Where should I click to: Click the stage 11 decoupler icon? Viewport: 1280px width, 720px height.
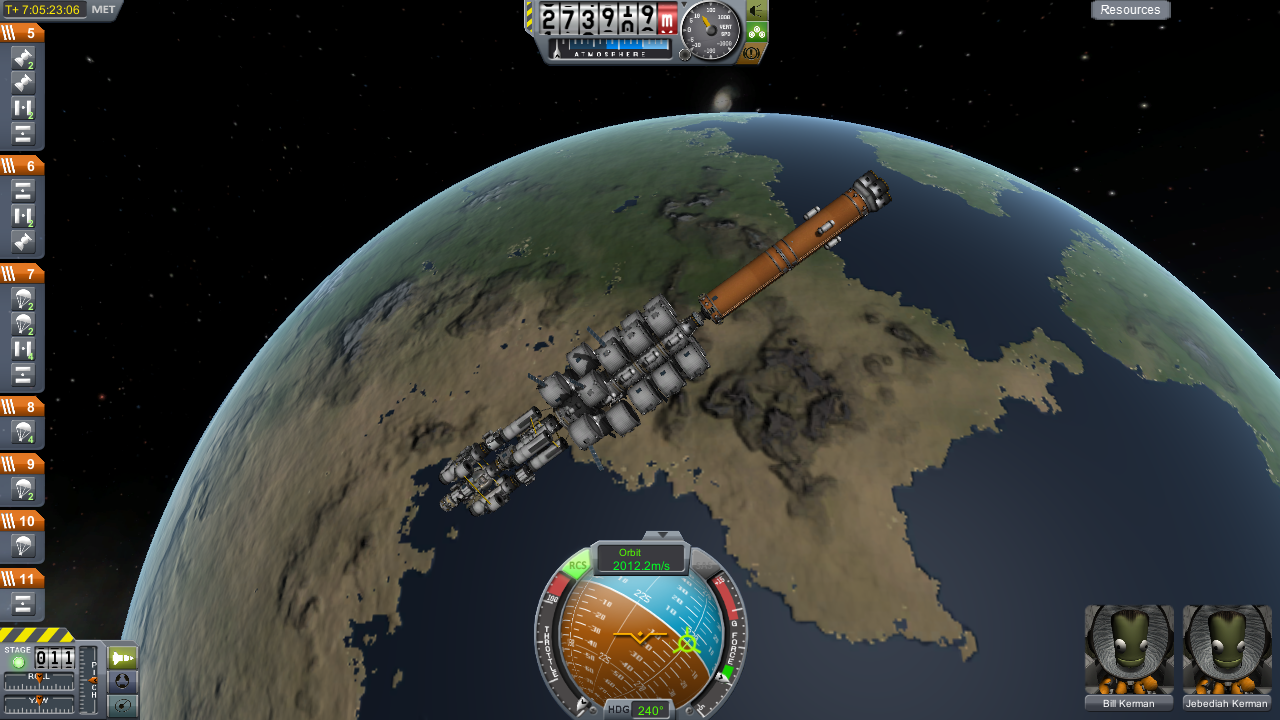click(23, 603)
